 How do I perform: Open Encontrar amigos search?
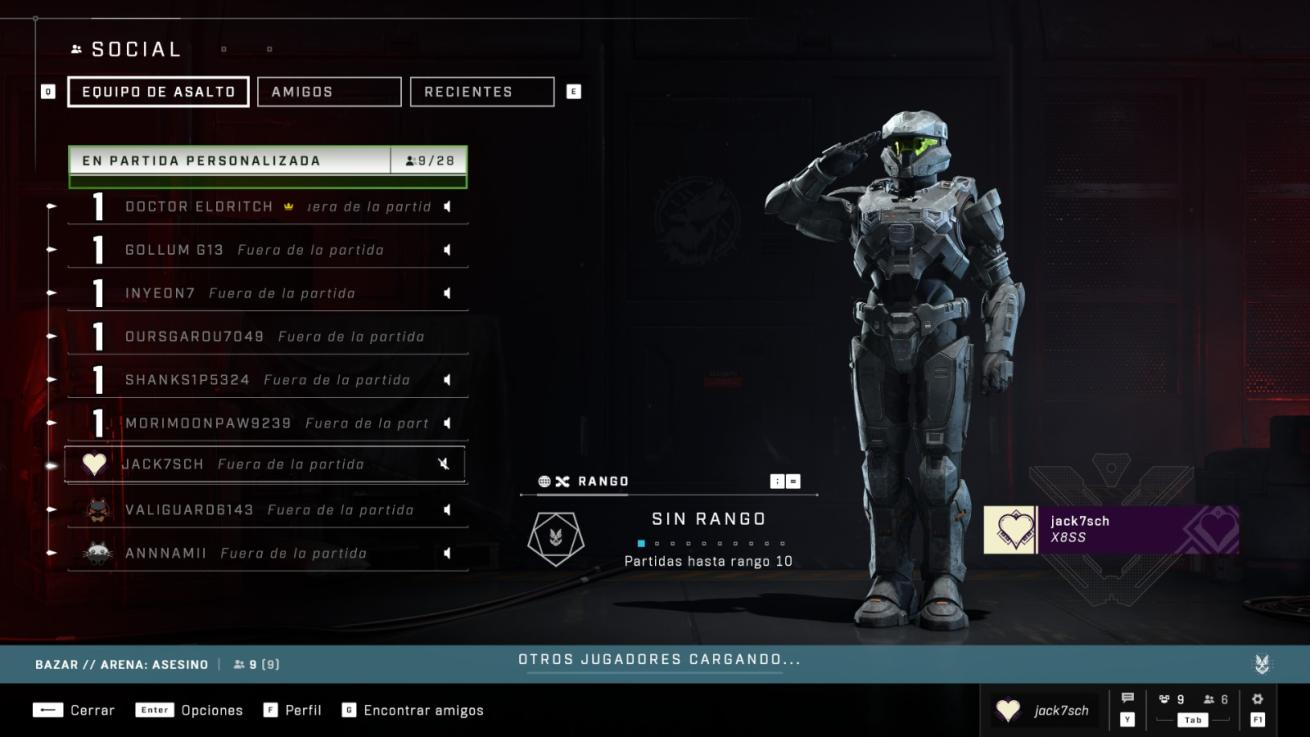coord(413,710)
